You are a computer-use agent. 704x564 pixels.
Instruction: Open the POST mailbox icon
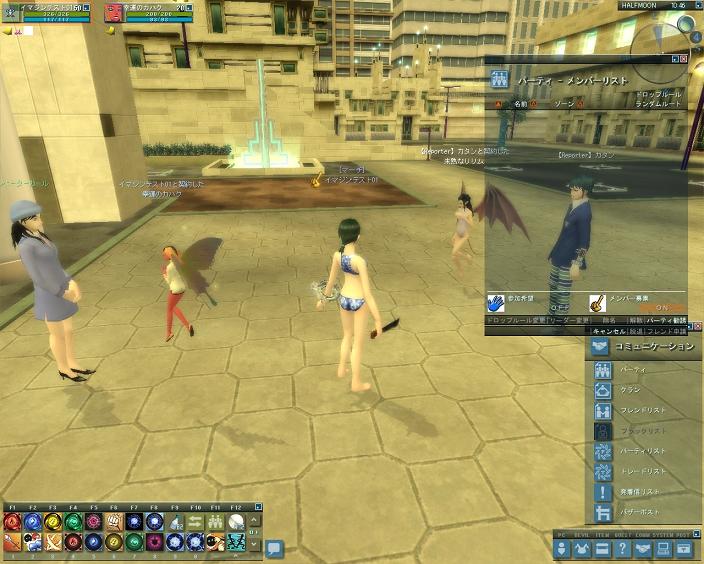683,548
